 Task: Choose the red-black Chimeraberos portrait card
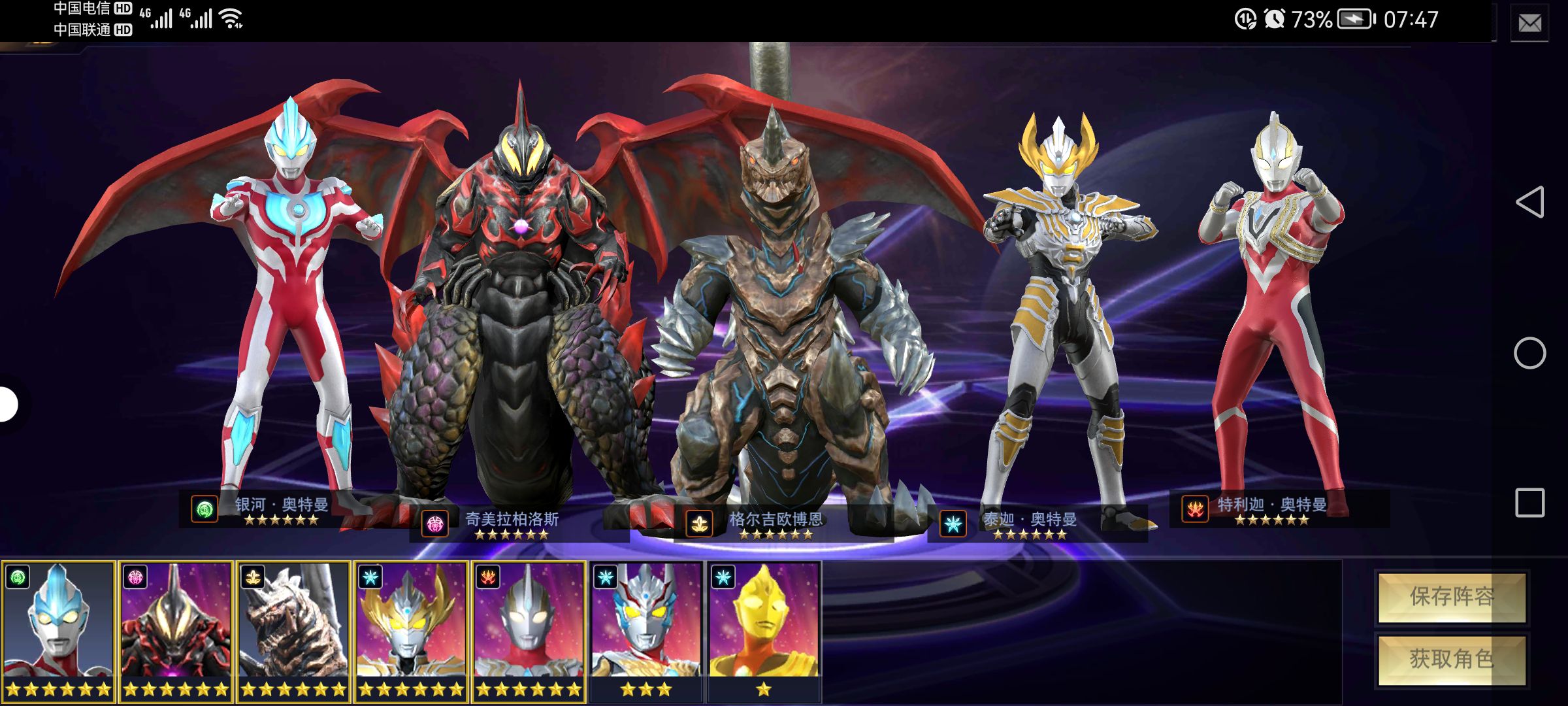[x=176, y=630]
